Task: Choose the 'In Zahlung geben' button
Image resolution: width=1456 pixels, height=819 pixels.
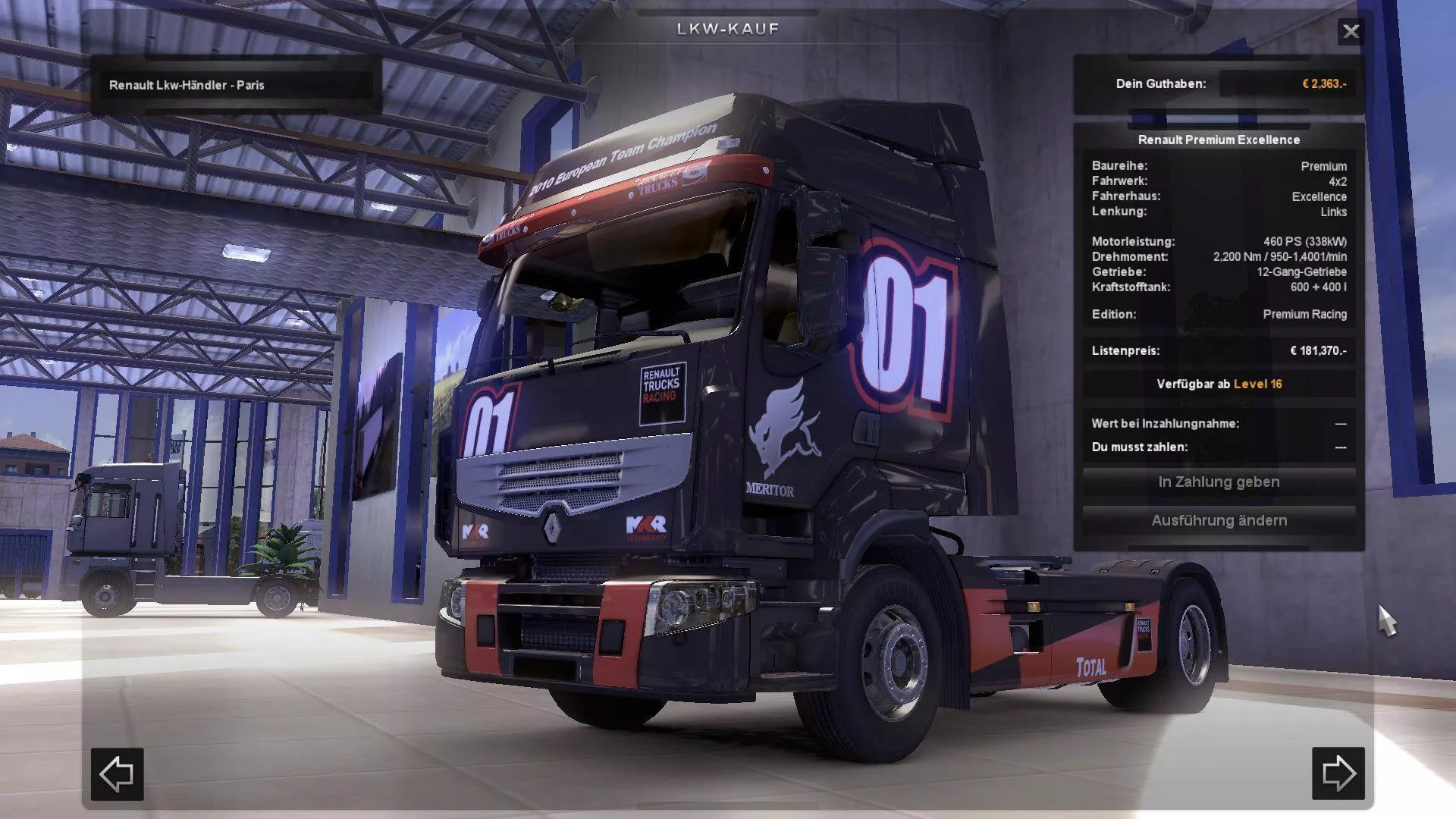Action: click(1219, 482)
